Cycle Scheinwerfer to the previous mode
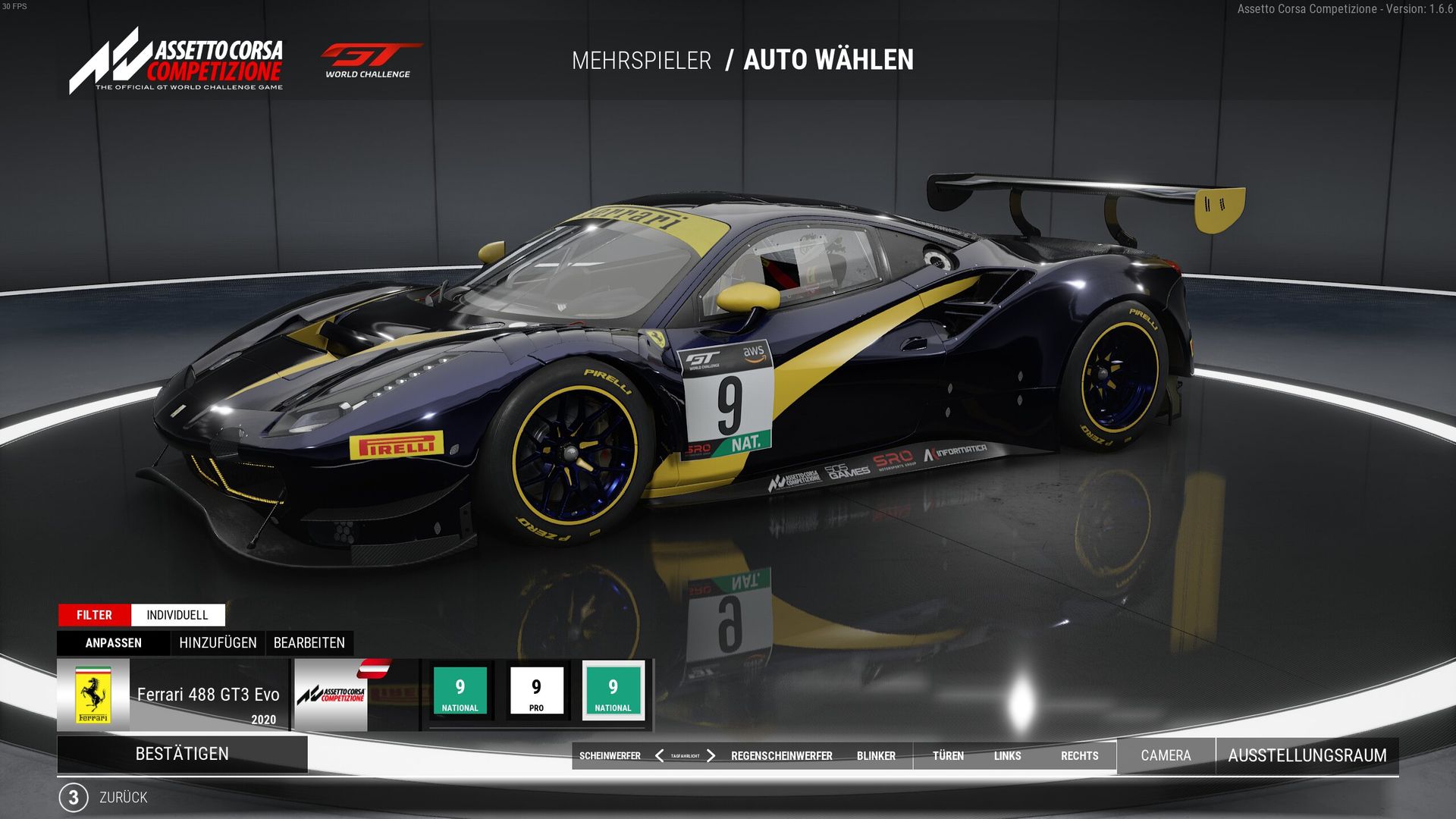Screen dimensions: 1456x819 [659, 756]
